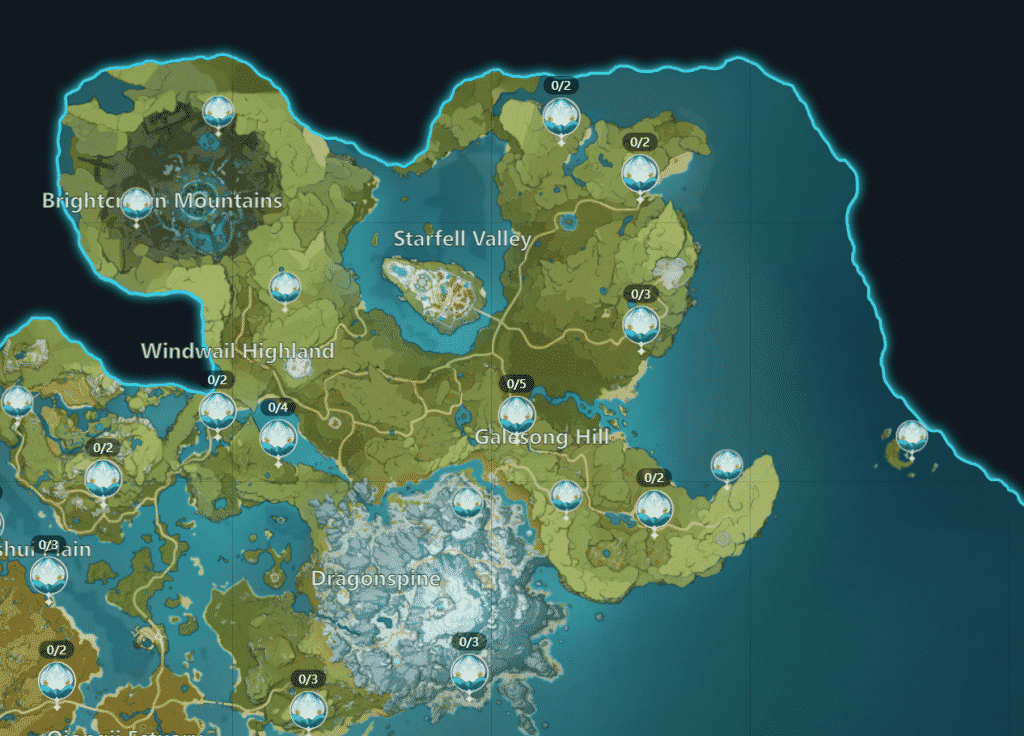1024x736 pixels.
Task: Open the 0/3 marker east of Starfell Valley
Action: point(640,323)
